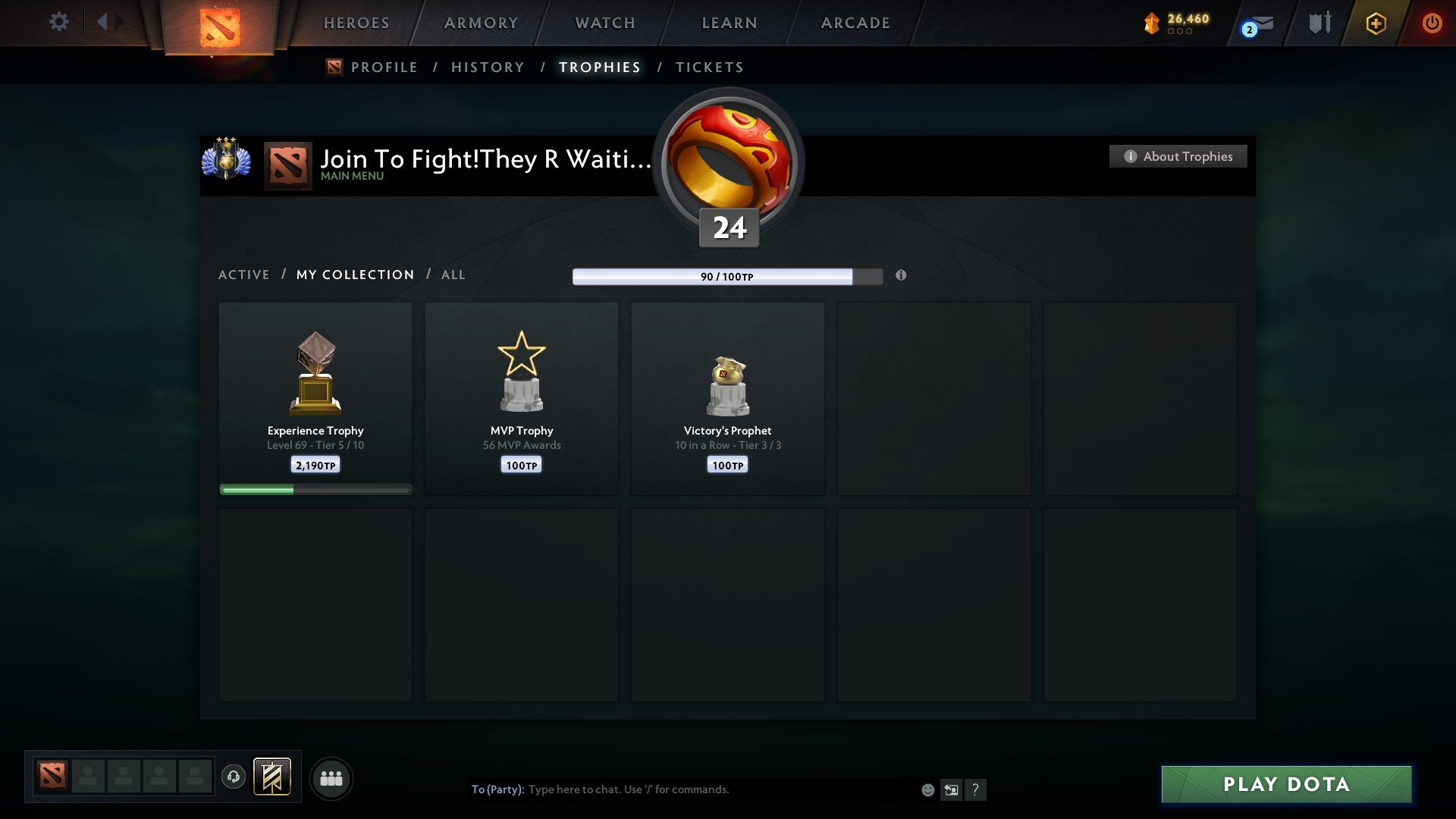This screenshot has width=1456, height=819.
Task: Switch to the ALL trophies filter
Action: point(453,275)
